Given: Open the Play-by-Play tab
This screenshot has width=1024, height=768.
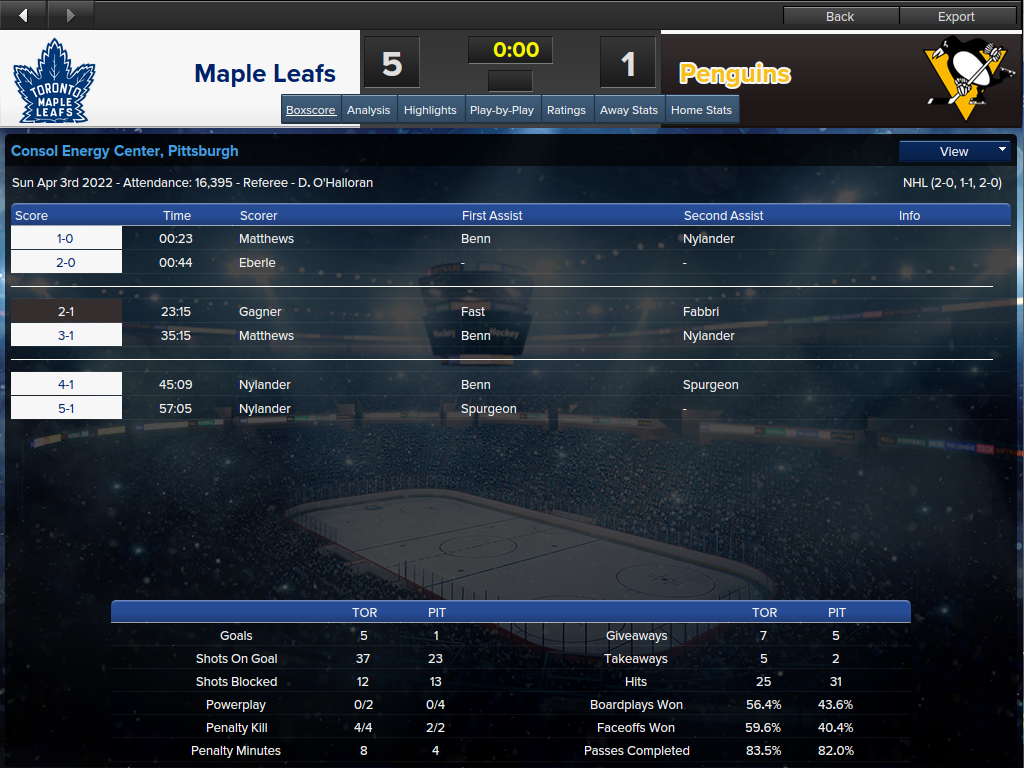Looking at the screenshot, I should [502, 110].
